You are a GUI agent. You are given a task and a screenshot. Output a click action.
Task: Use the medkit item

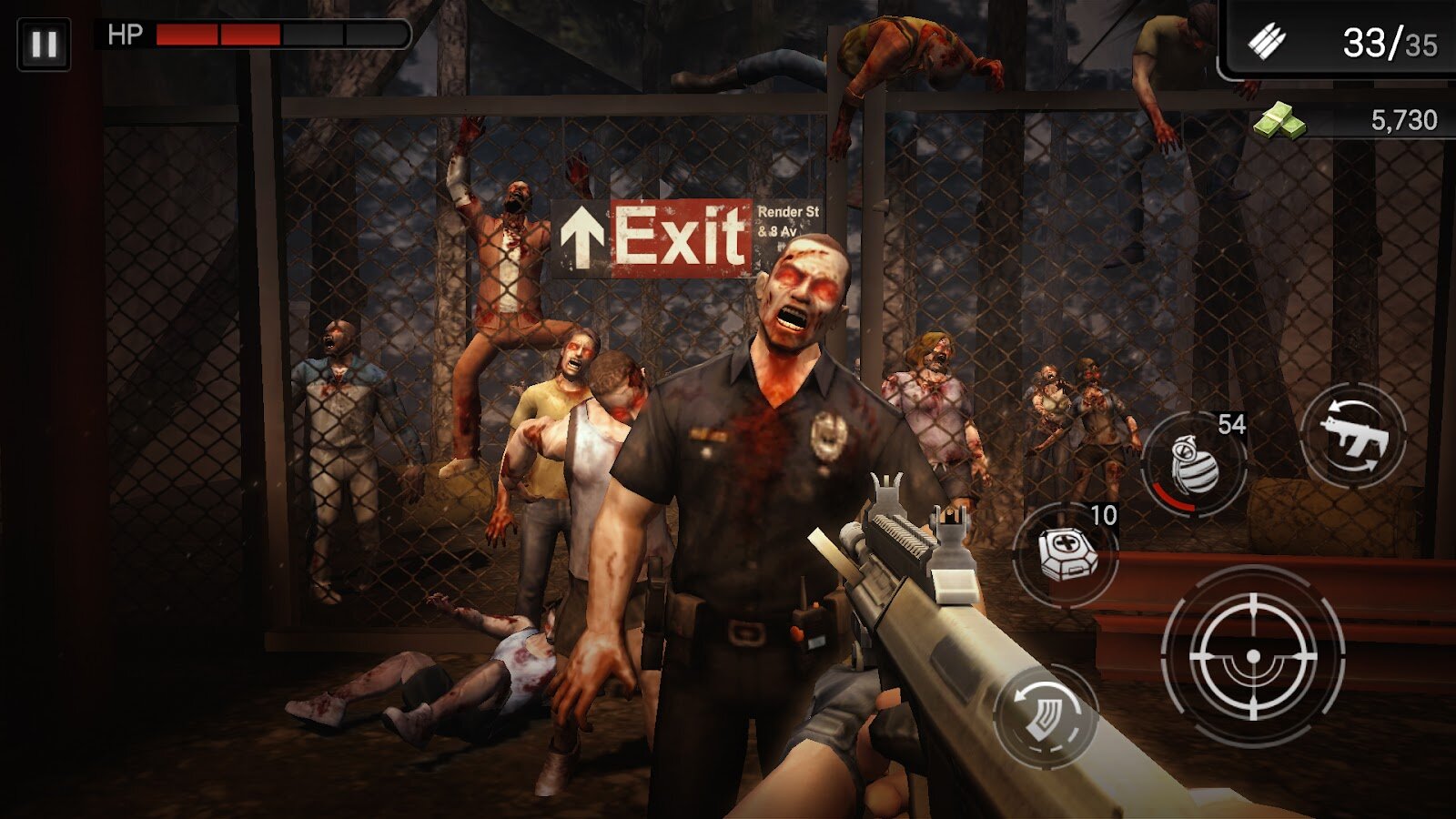[1067, 553]
